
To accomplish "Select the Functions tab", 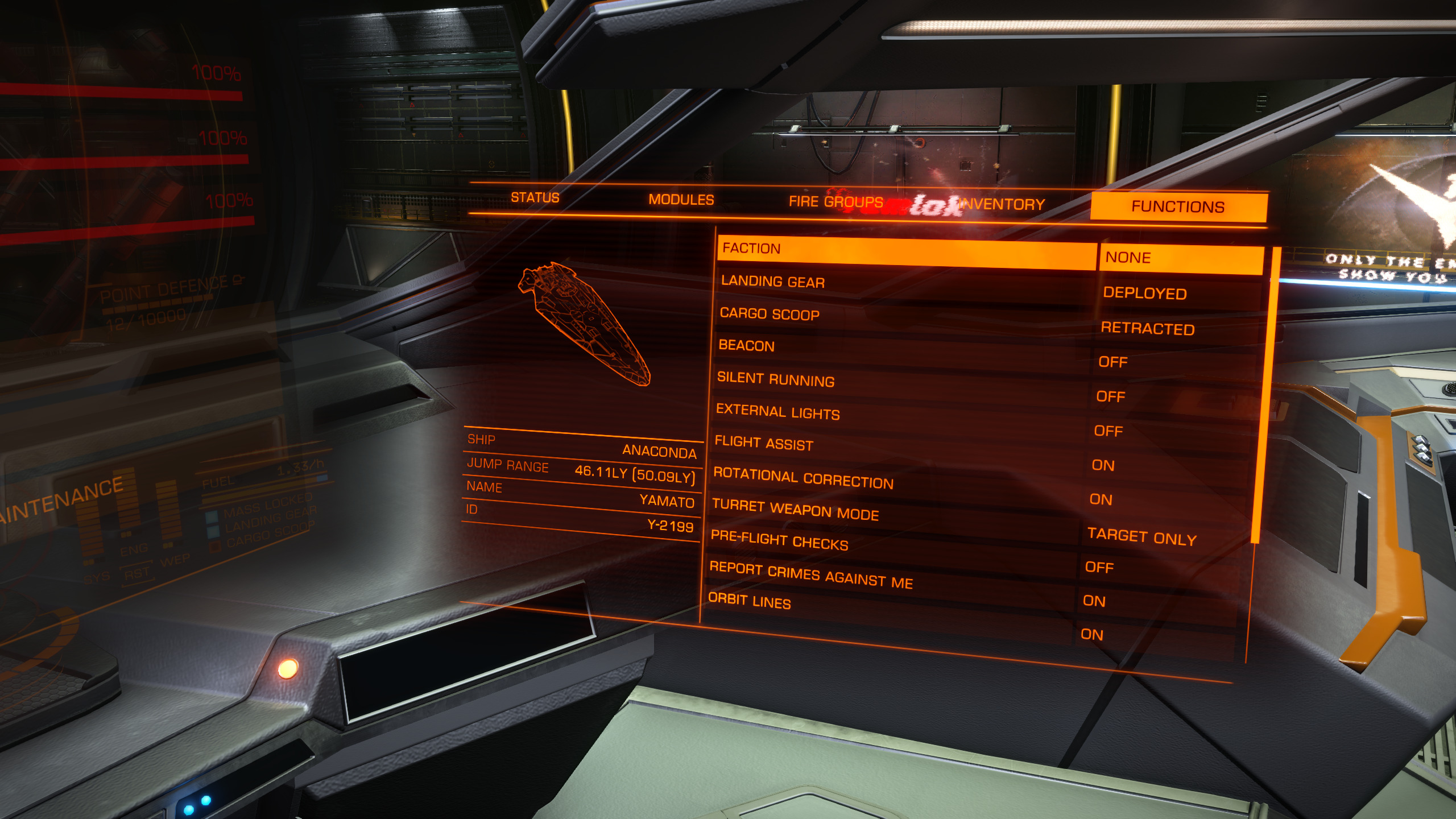I will (x=1178, y=206).
